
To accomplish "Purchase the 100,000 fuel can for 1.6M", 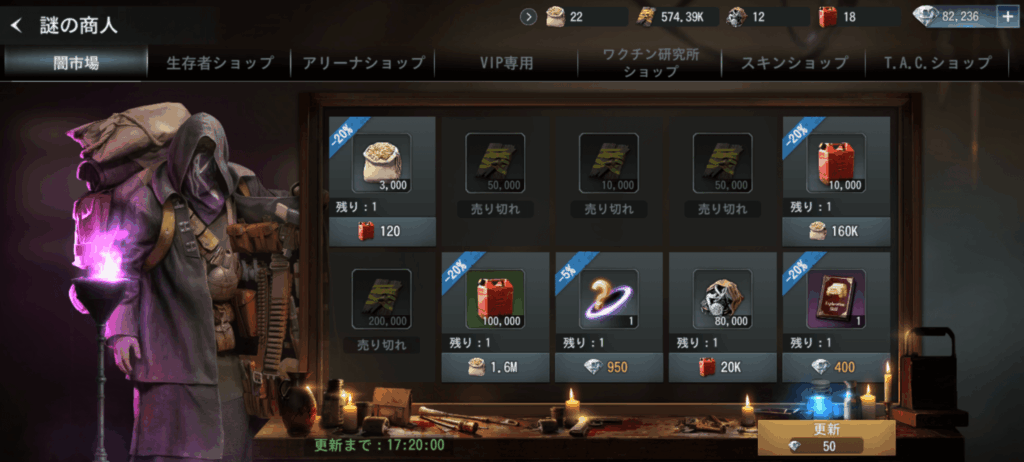I will click(495, 366).
